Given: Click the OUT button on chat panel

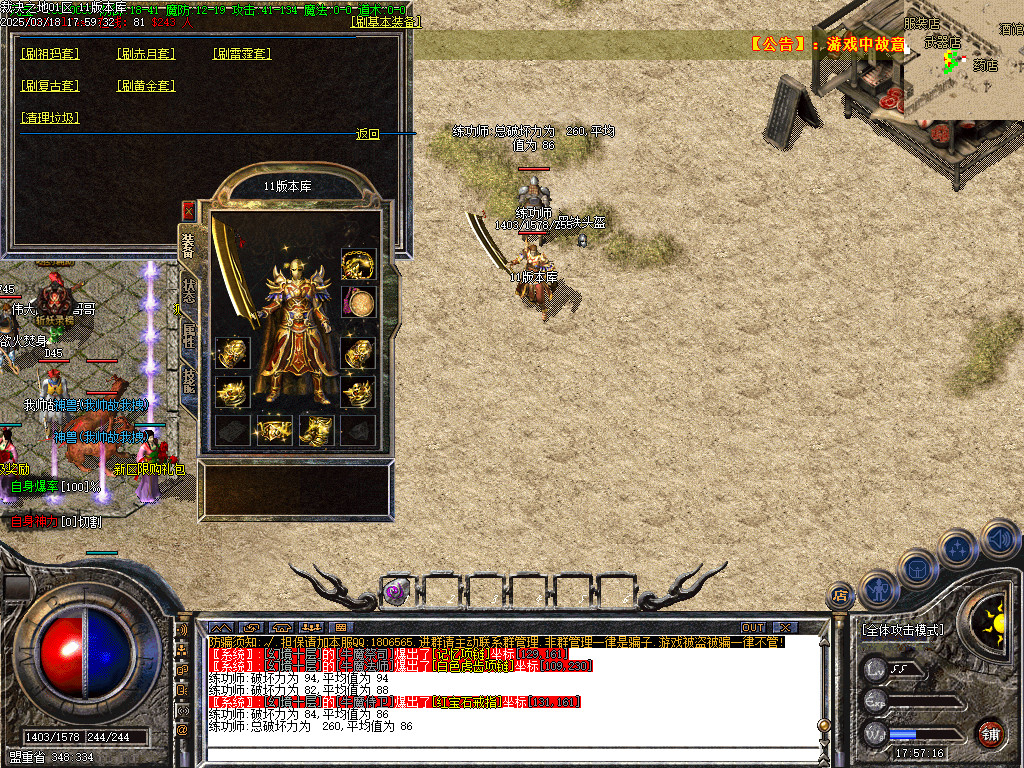Looking at the screenshot, I should (752, 628).
